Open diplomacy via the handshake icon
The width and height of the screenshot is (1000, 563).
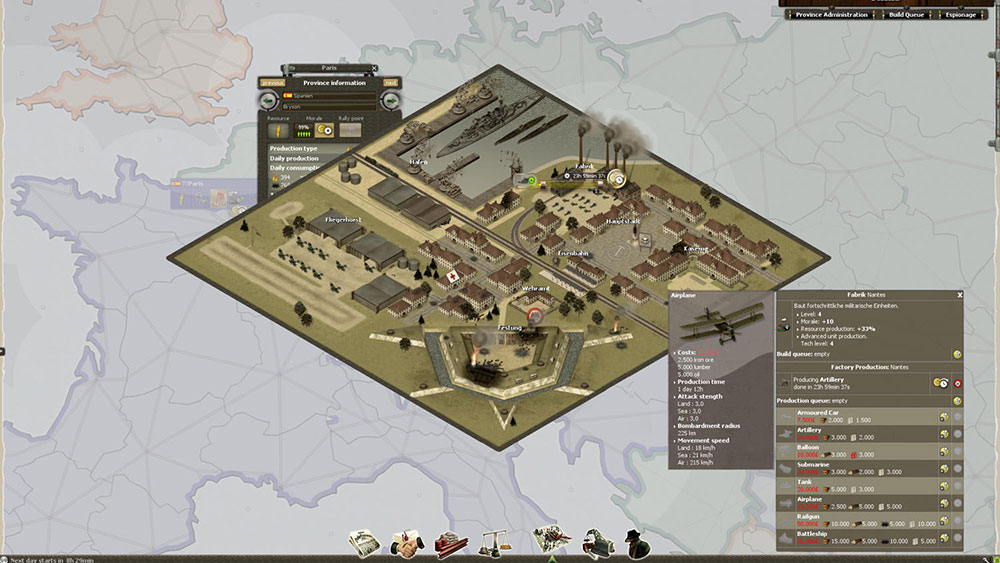(406, 542)
